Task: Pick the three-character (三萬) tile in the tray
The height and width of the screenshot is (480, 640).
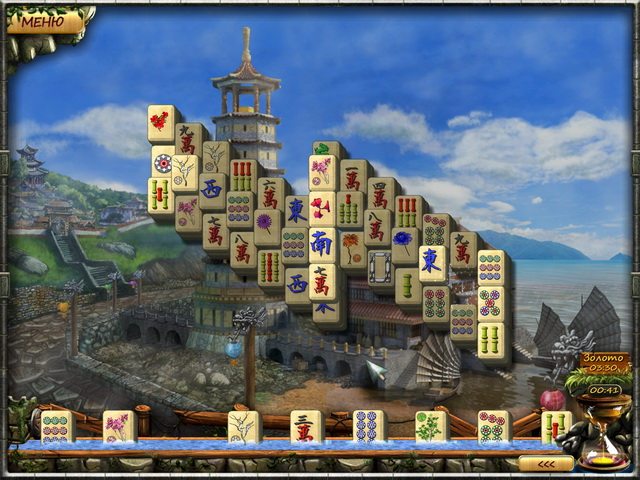Action: [x=304, y=425]
